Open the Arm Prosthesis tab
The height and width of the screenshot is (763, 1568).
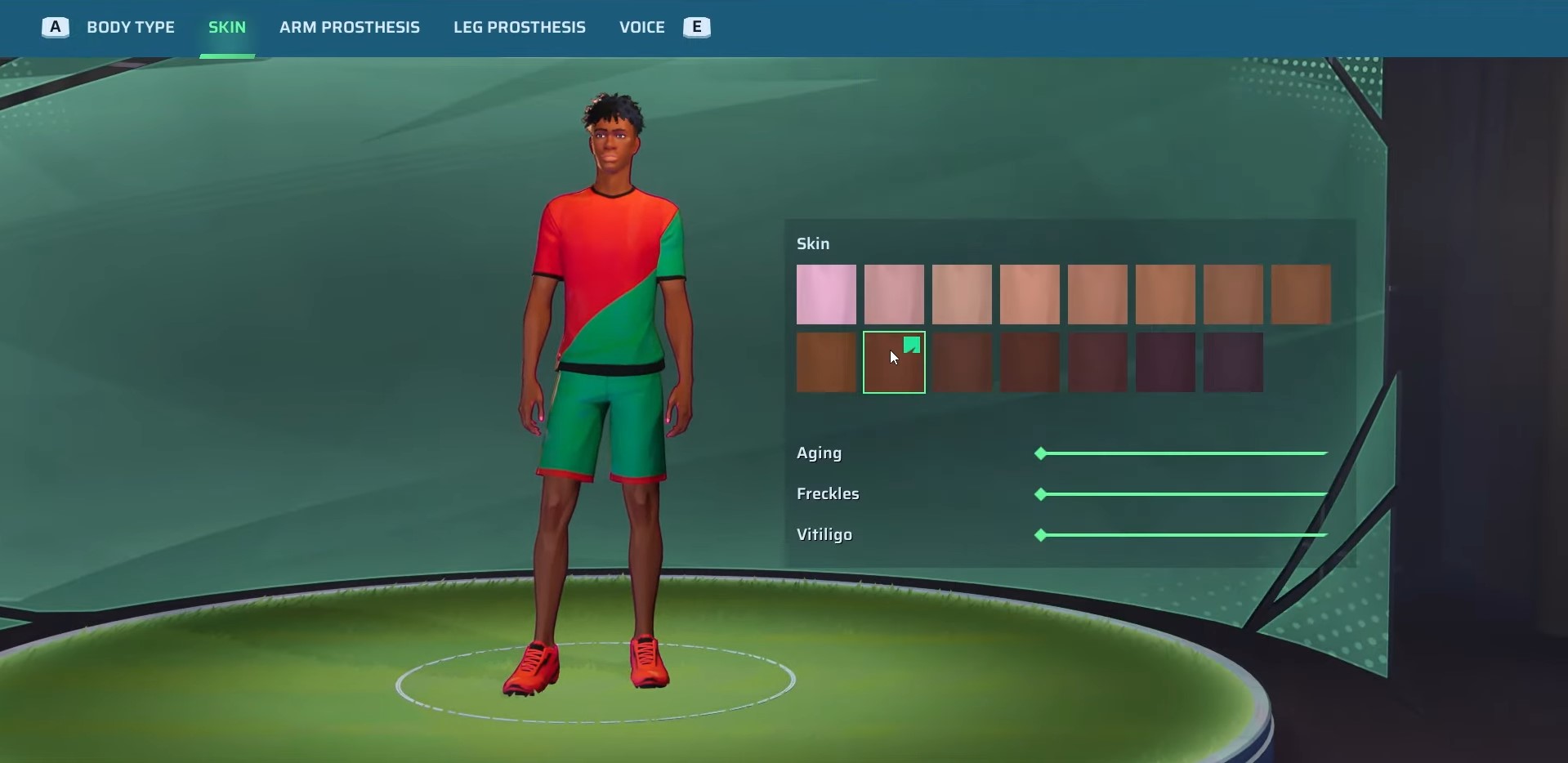350,28
